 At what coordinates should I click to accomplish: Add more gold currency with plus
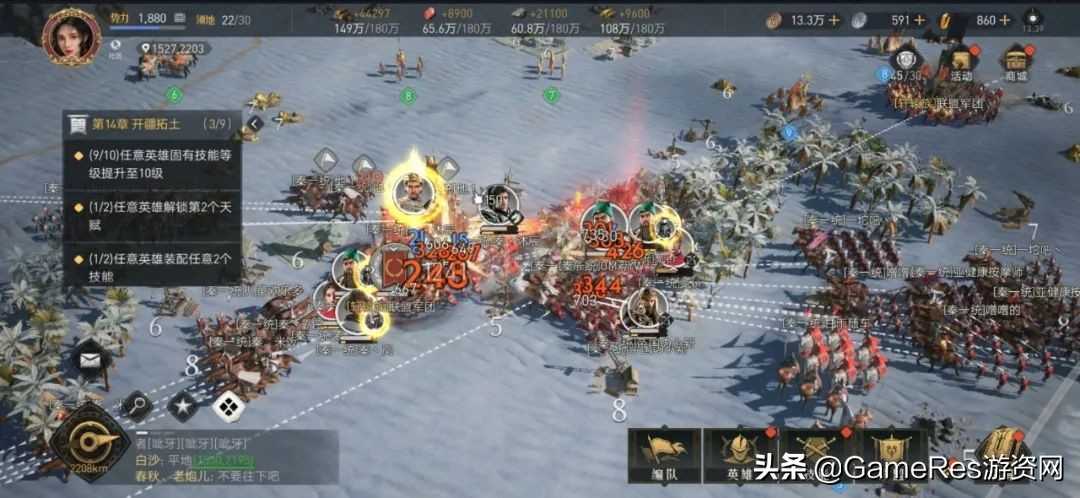1031,20
